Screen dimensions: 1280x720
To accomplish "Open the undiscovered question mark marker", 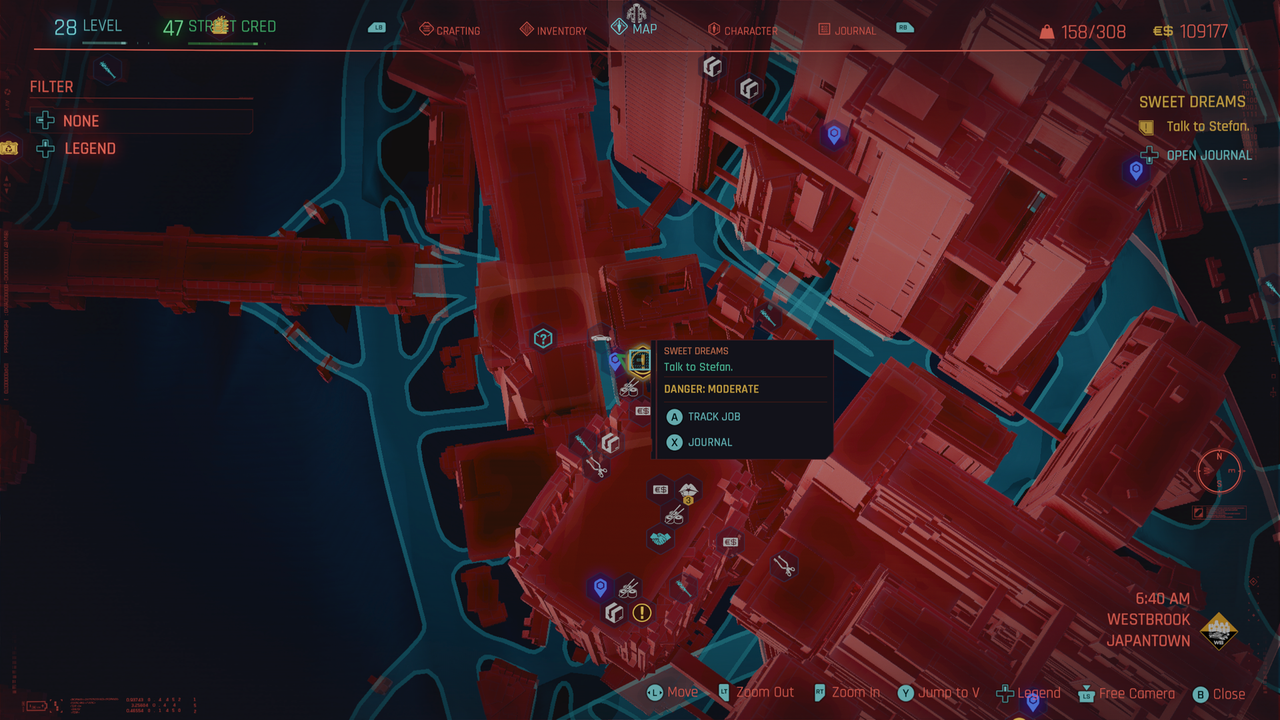I will [542, 339].
